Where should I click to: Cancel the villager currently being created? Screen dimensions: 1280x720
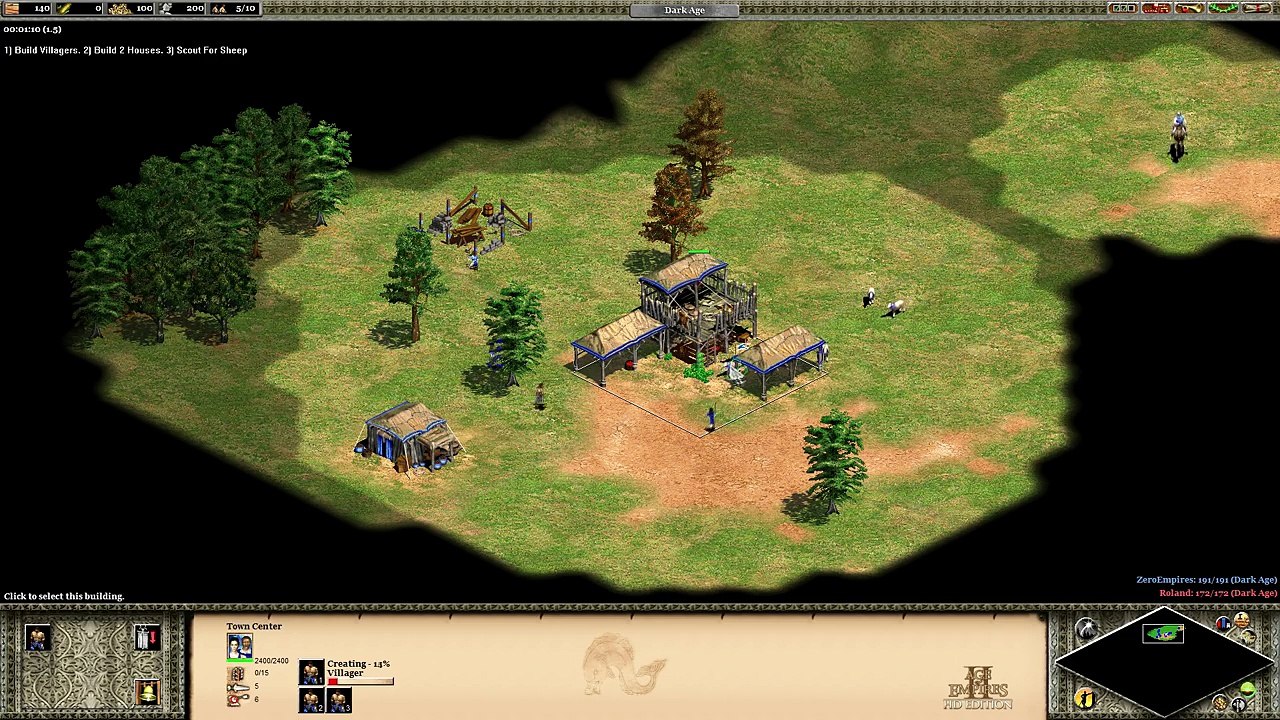[x=311, y=672]
